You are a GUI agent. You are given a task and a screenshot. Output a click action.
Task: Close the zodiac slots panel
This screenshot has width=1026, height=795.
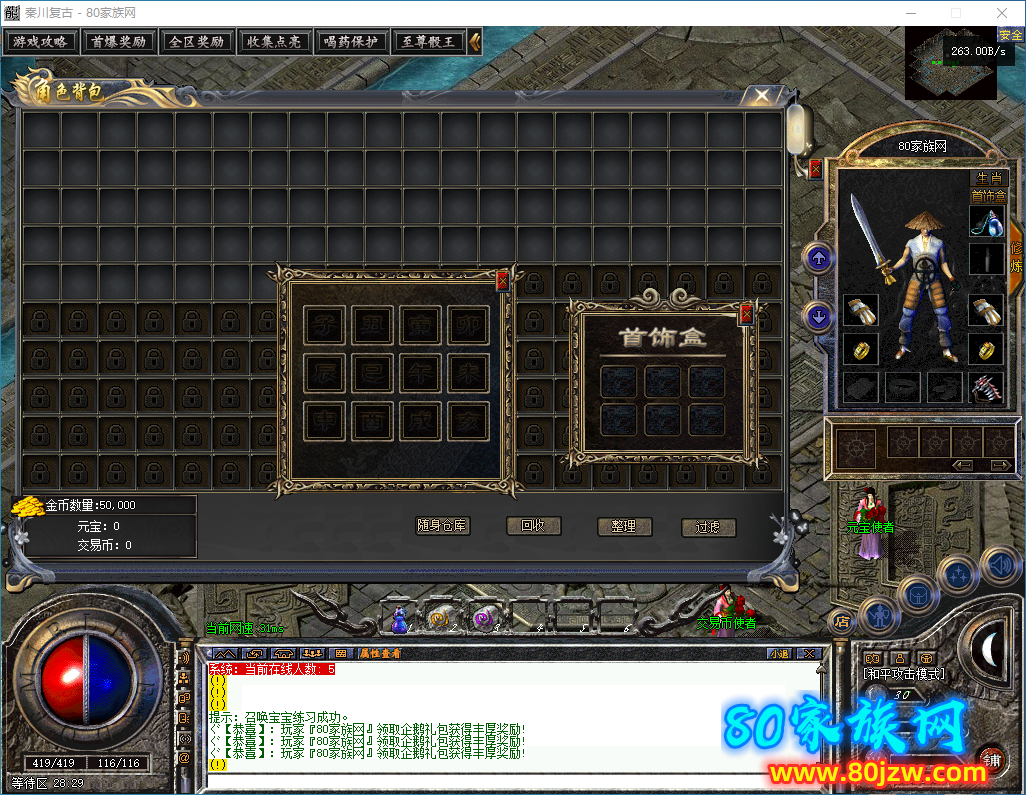click(x=502, y=281)
